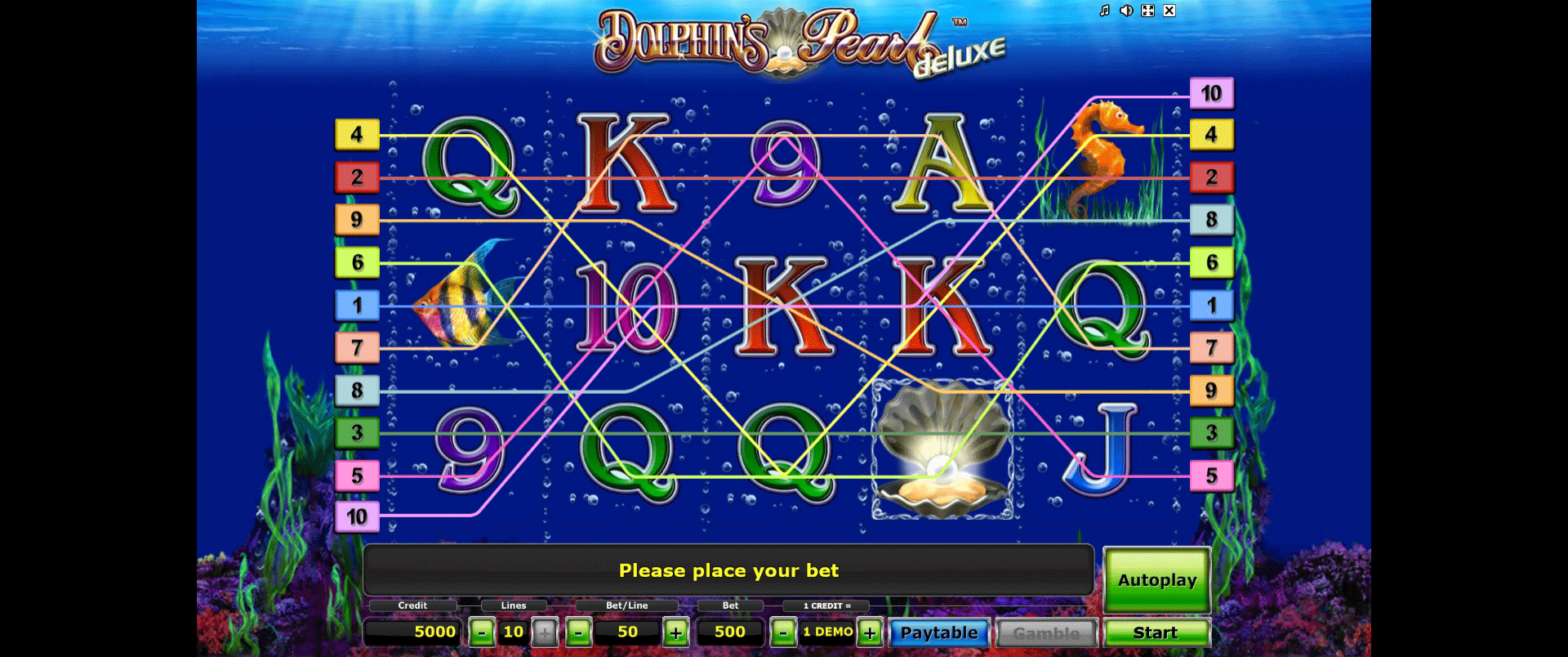1568x657 pixels.
Task: Select the blue payline 1 badge on left
Action: tap(356, 305)
